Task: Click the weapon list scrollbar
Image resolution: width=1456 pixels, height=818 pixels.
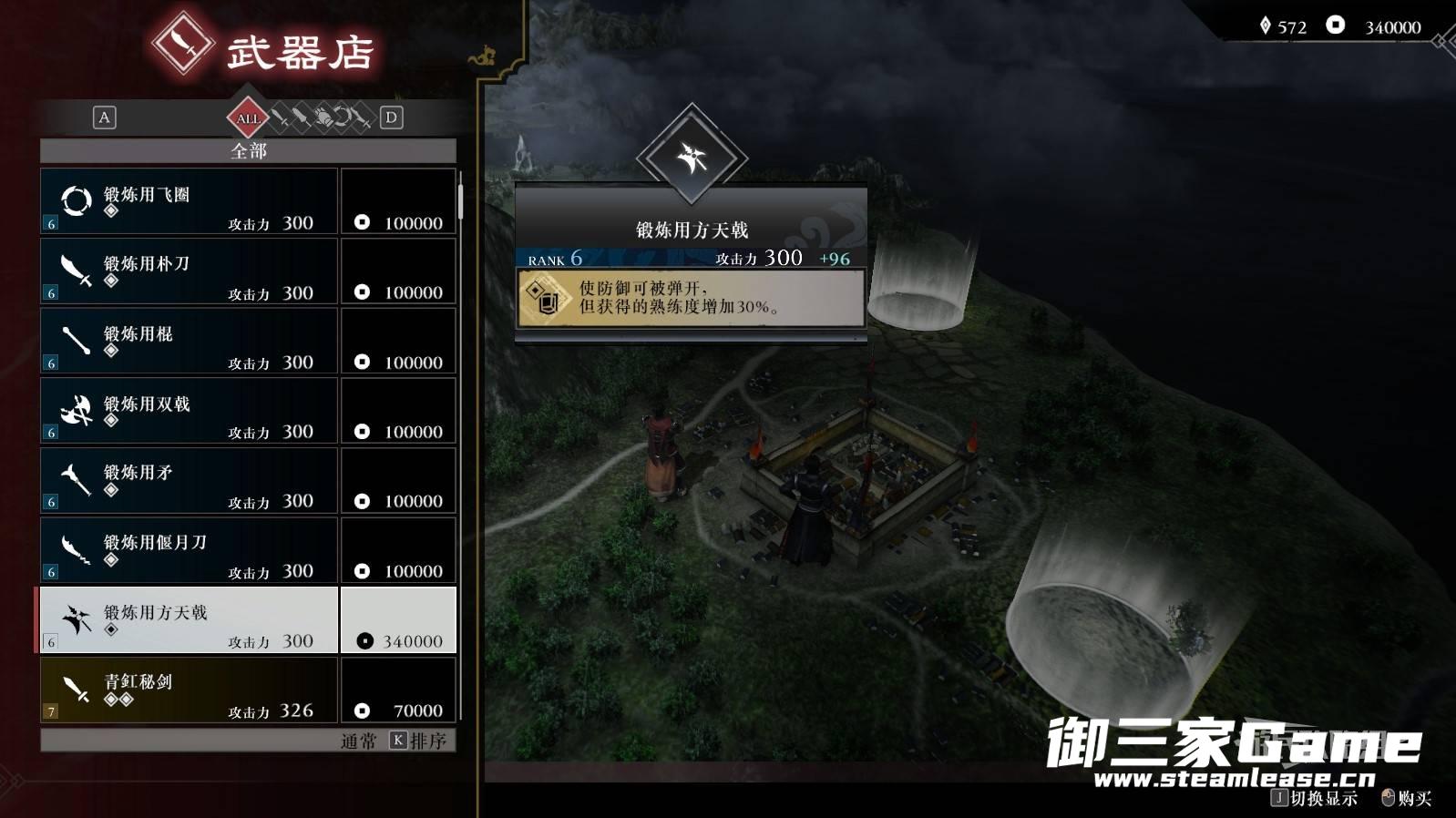Action: (460, 200)
